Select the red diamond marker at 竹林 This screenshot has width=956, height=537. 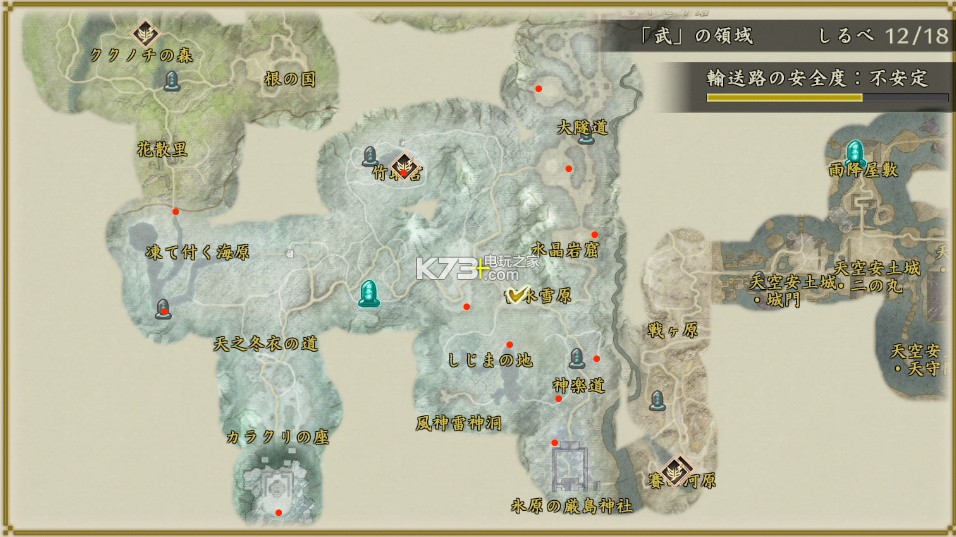point(404,166)
